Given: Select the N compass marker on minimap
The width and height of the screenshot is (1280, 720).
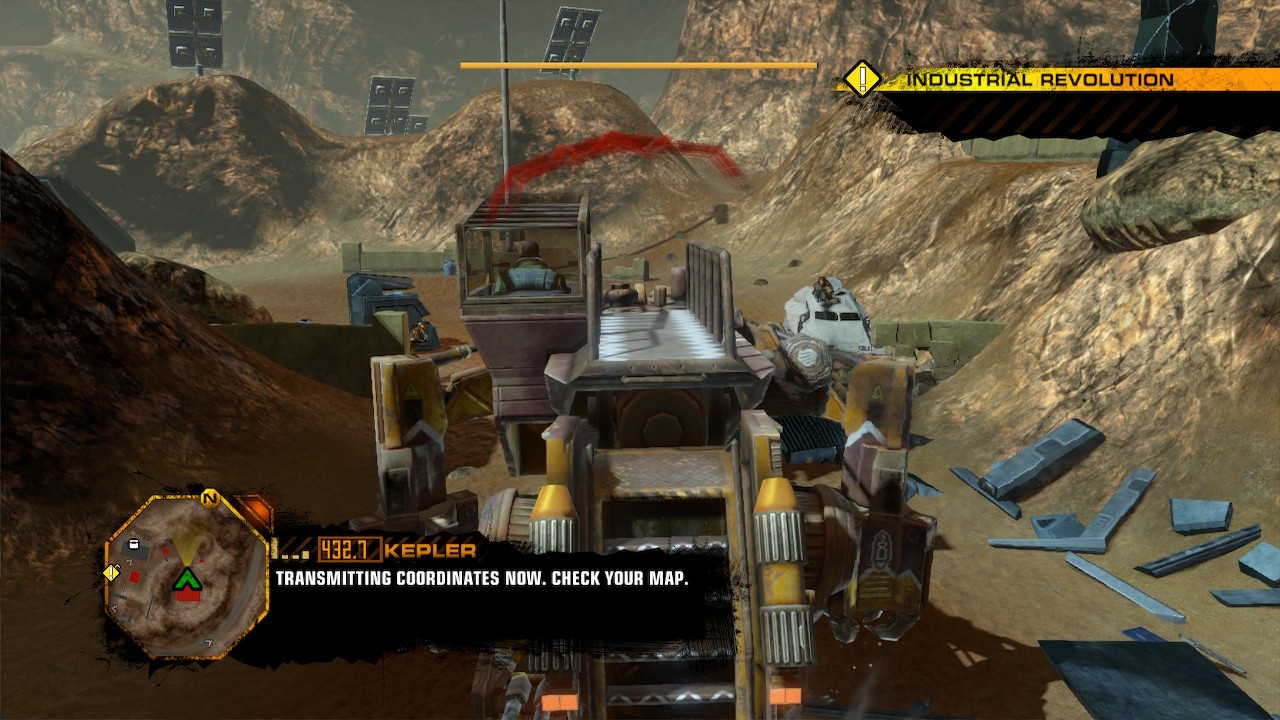Looking at the screenshot, I should (x=210, y=498).
